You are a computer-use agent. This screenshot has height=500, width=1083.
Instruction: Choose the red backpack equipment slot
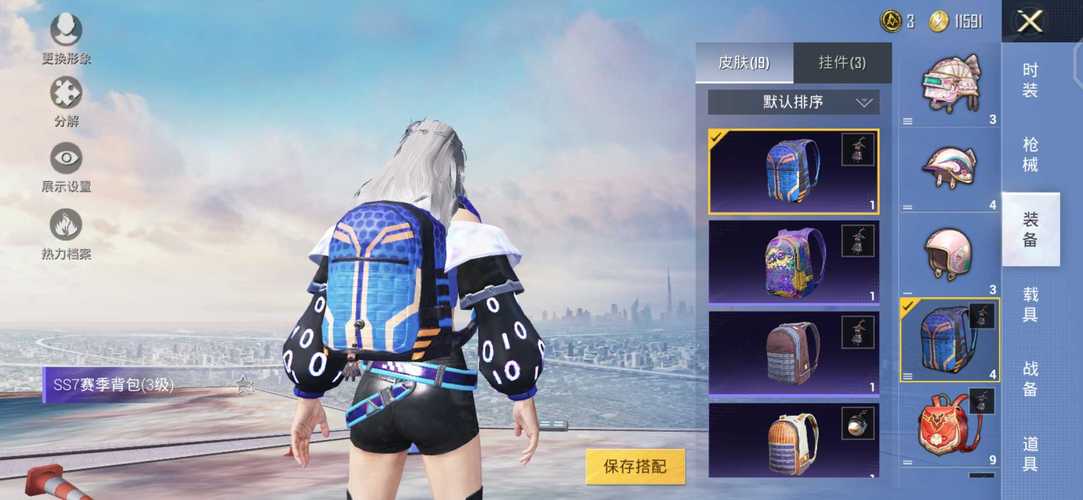(x=949, y=425)
